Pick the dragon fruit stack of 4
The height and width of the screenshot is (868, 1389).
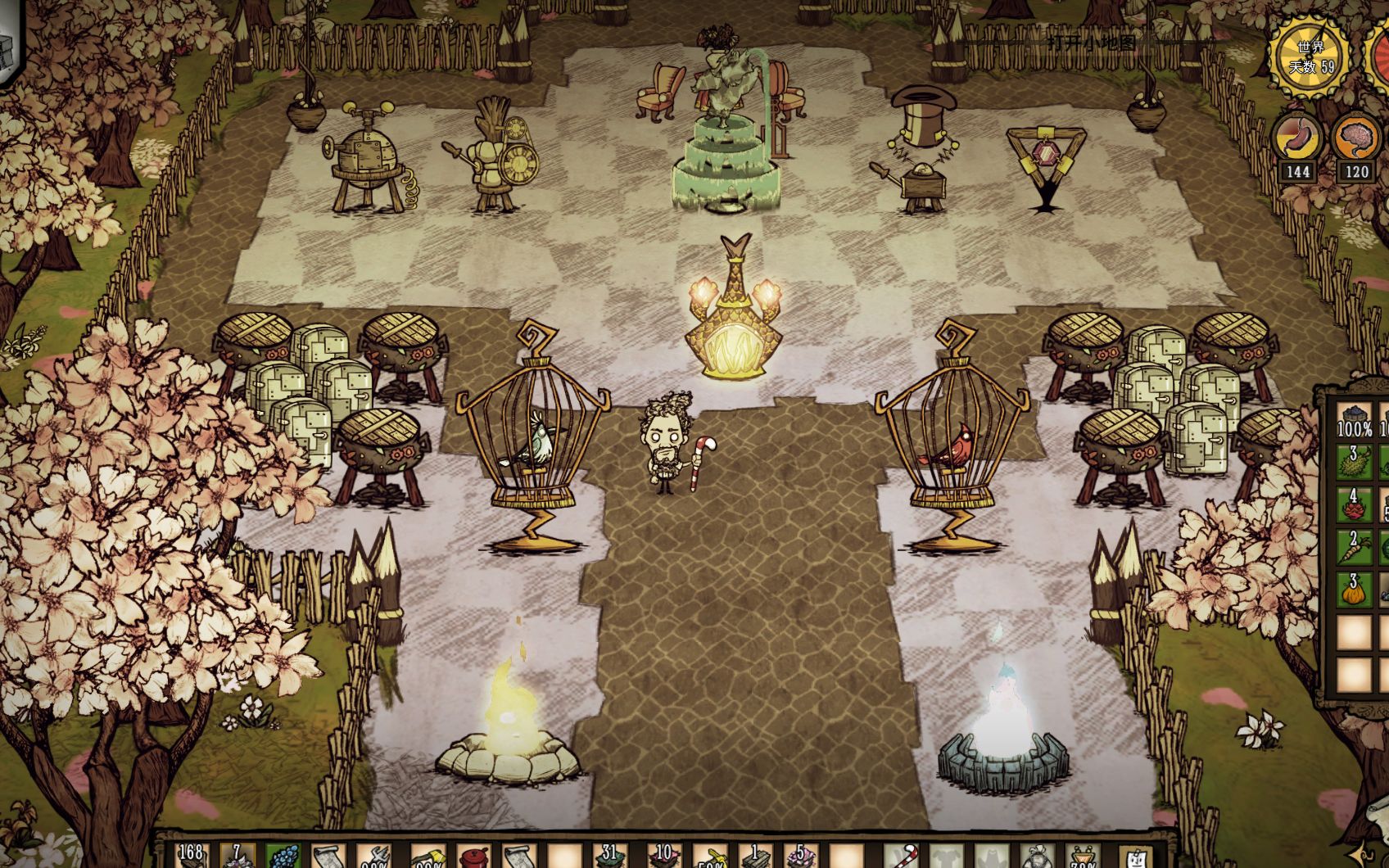1354,505
